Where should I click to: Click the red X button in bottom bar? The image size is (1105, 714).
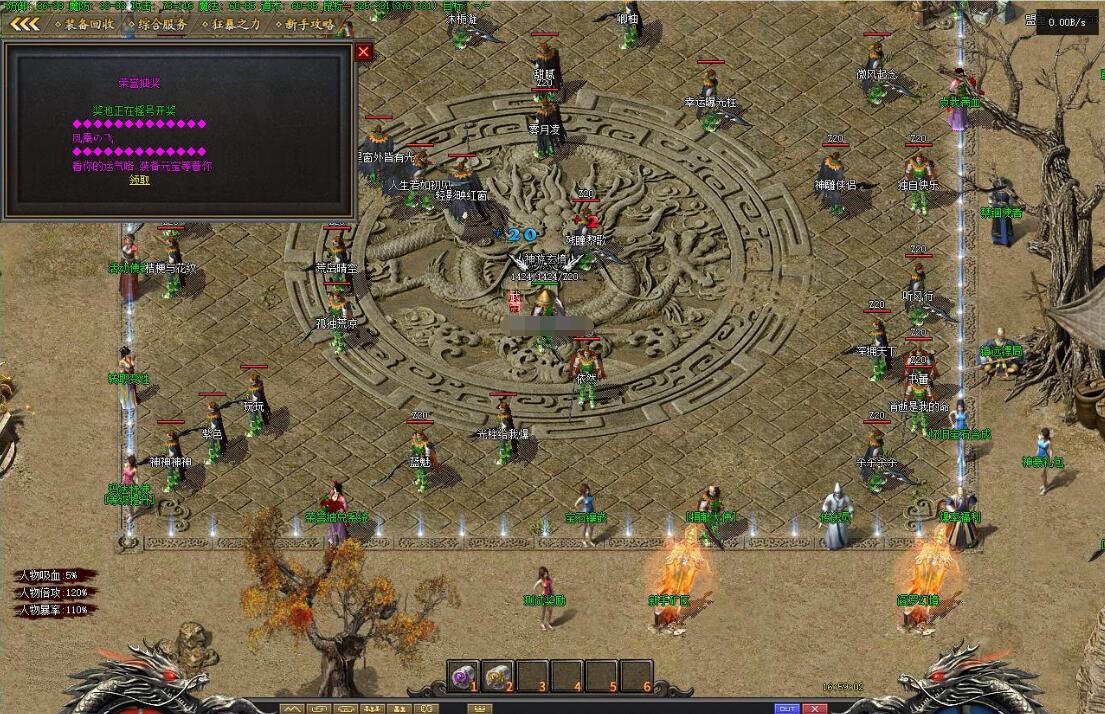(815, 708)
